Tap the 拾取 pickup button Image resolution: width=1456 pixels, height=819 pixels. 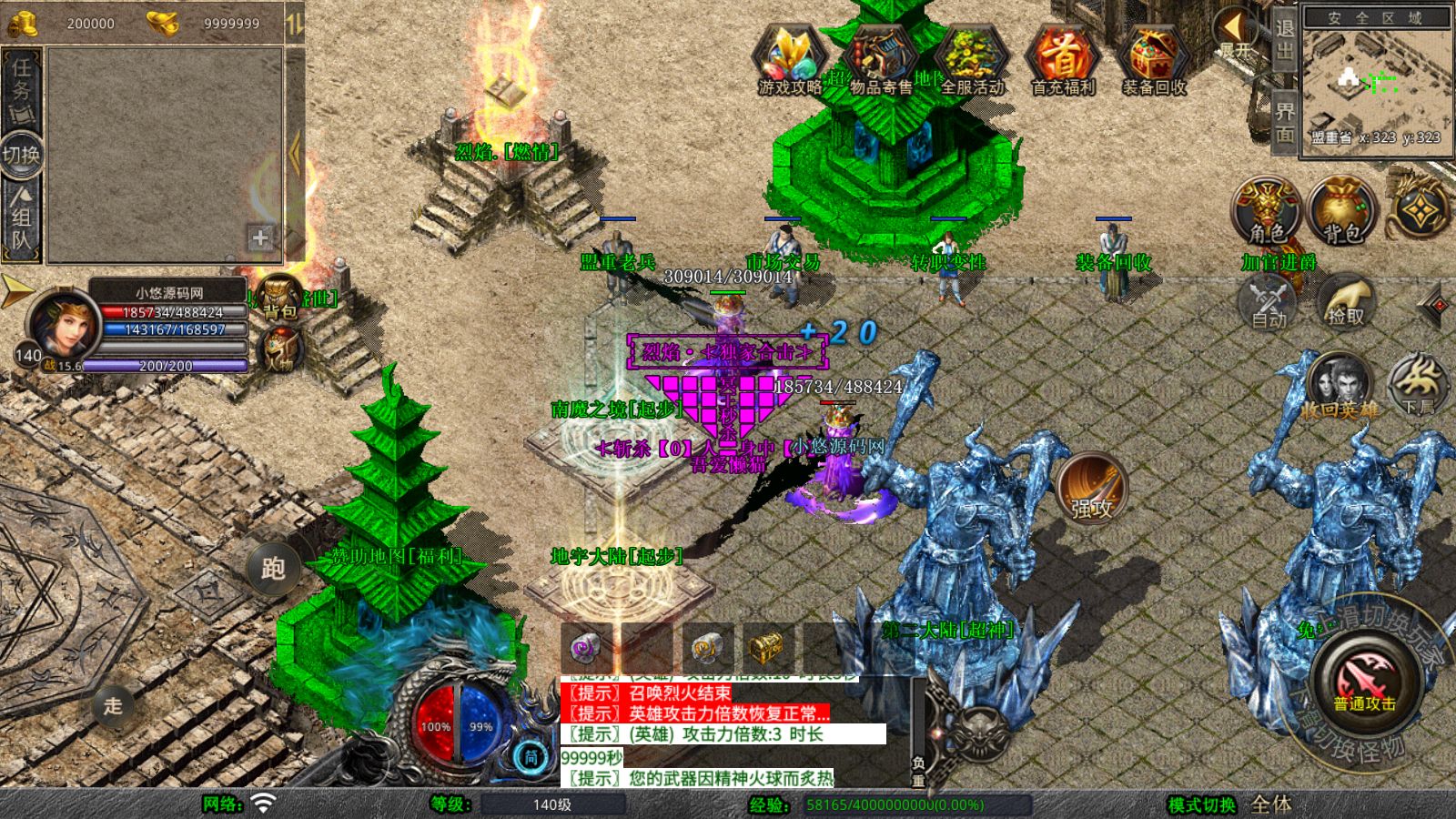1345,302
